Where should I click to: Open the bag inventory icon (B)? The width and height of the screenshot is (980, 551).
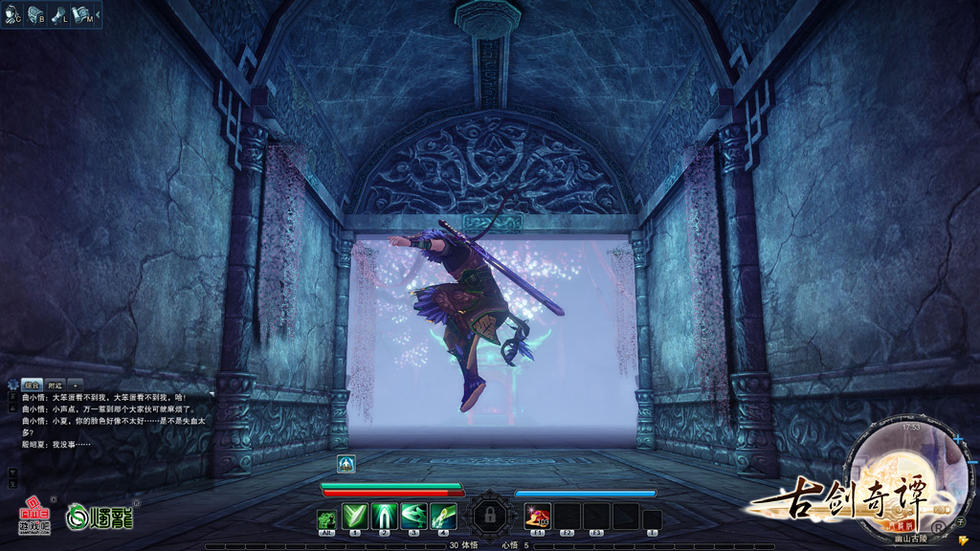pos(36,15)
